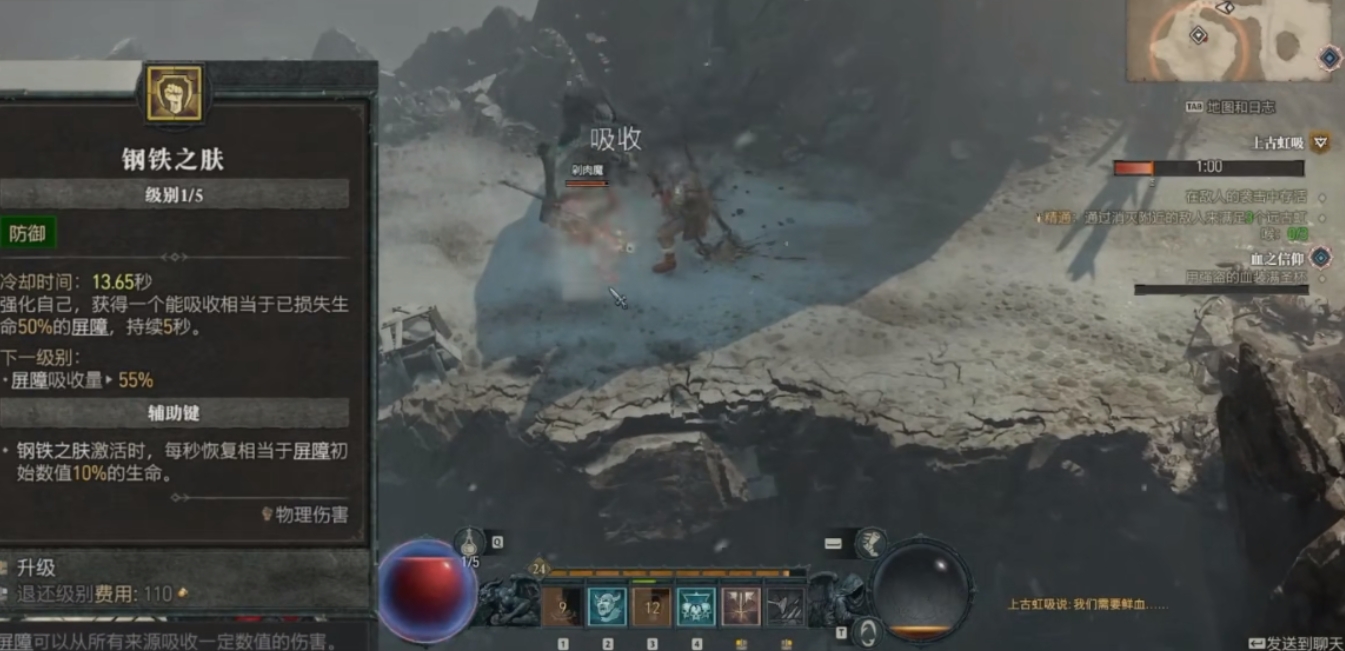The height and width of the screenshot is (651, 1345).
Task: Activate the slashing strike skill
Action: 785,607
